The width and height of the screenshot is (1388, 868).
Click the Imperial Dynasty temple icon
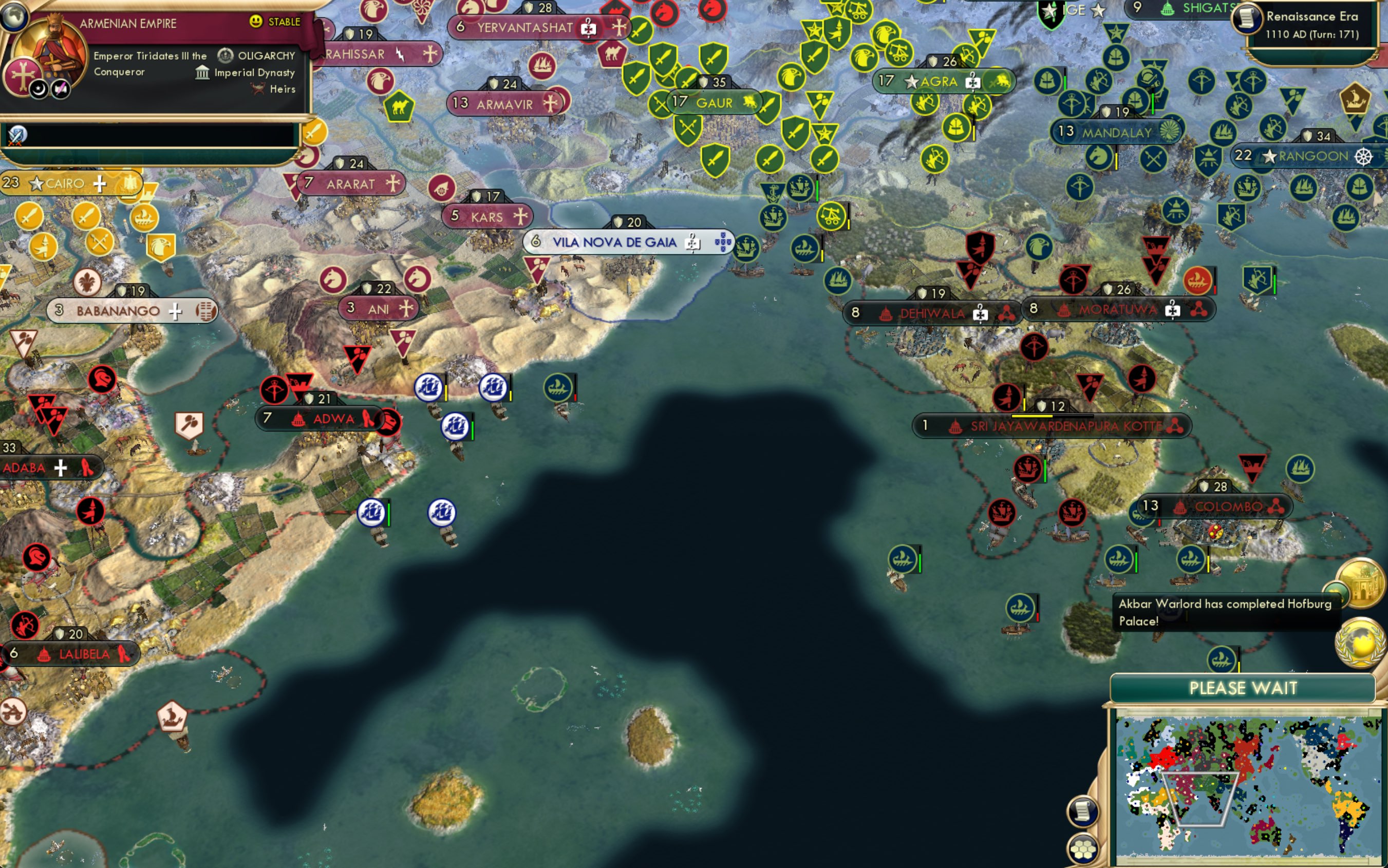point(203,72)
